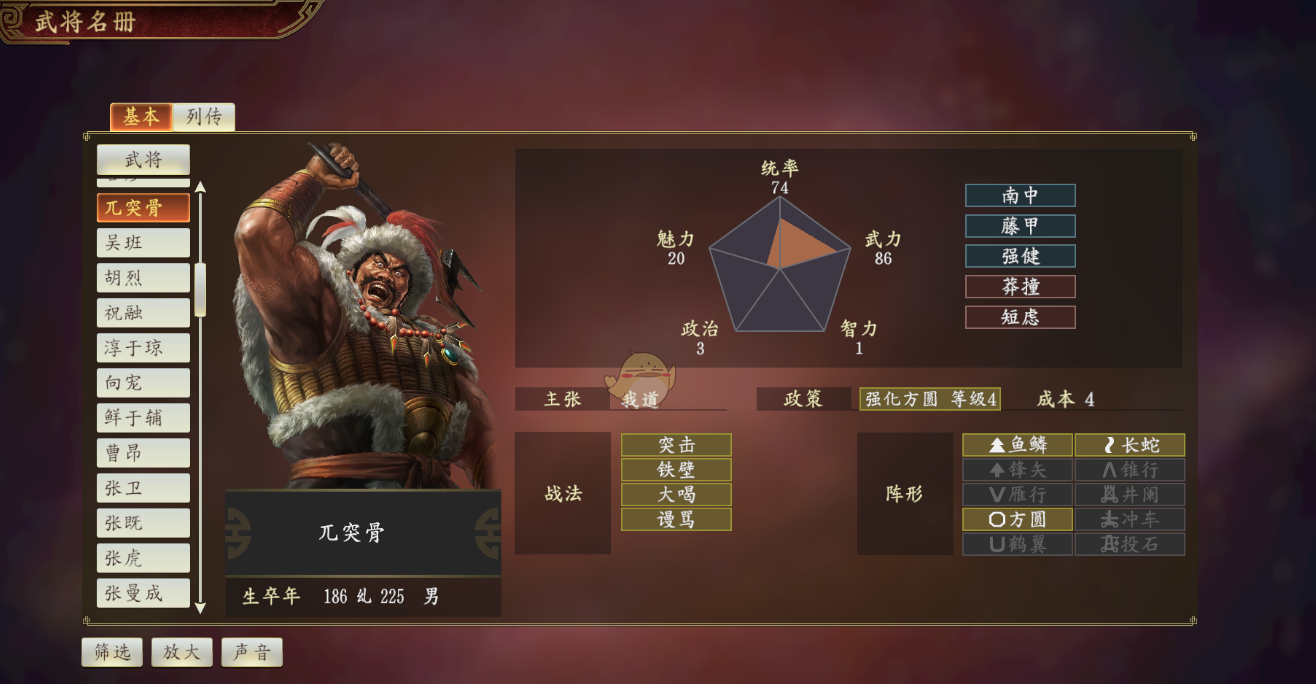1316x684 pixels.
Task: Pick 张曼成 from the officer list
Action: click(x=143, y=593)
